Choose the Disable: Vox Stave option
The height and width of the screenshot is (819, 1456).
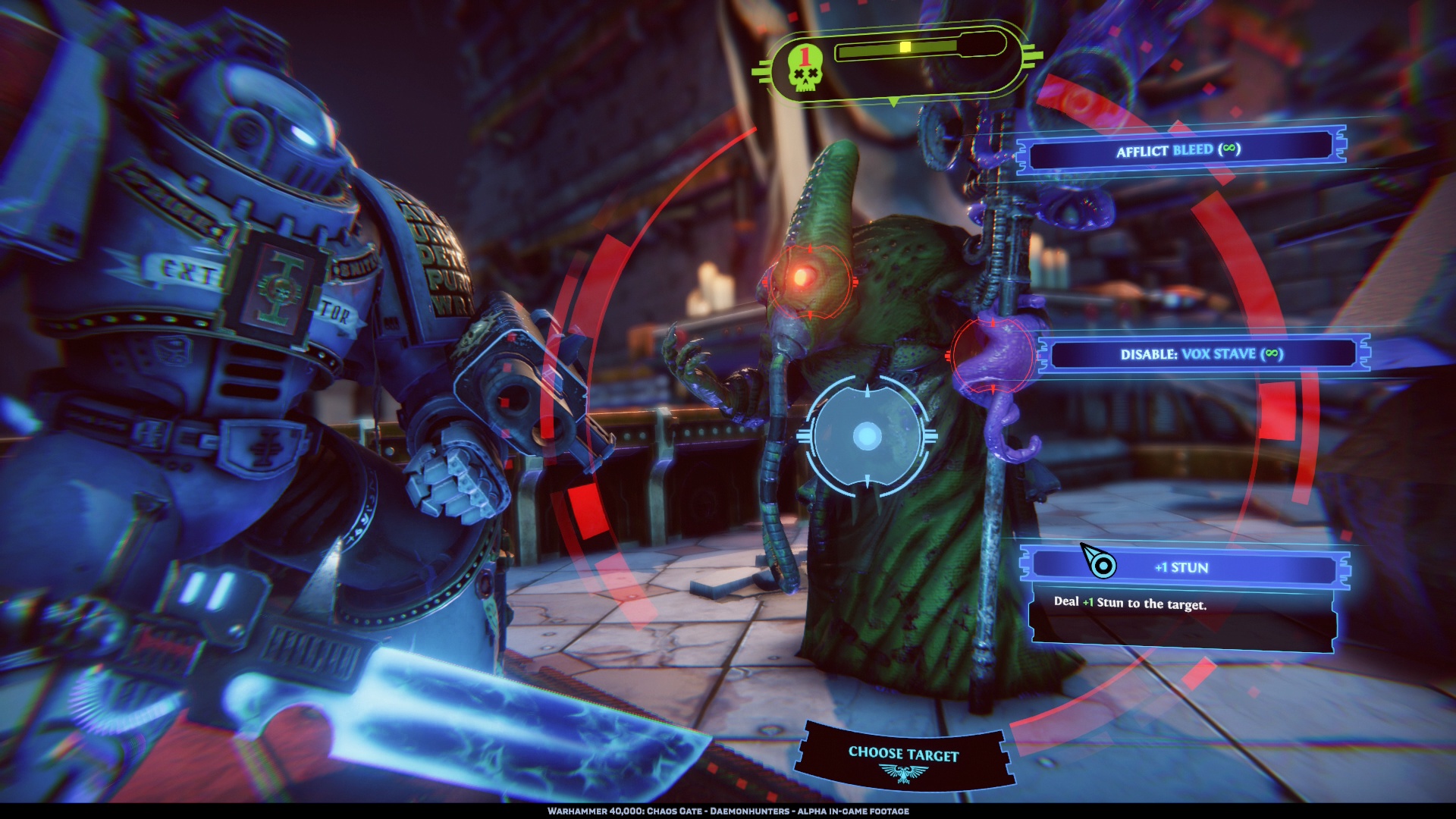point(1201,354)
